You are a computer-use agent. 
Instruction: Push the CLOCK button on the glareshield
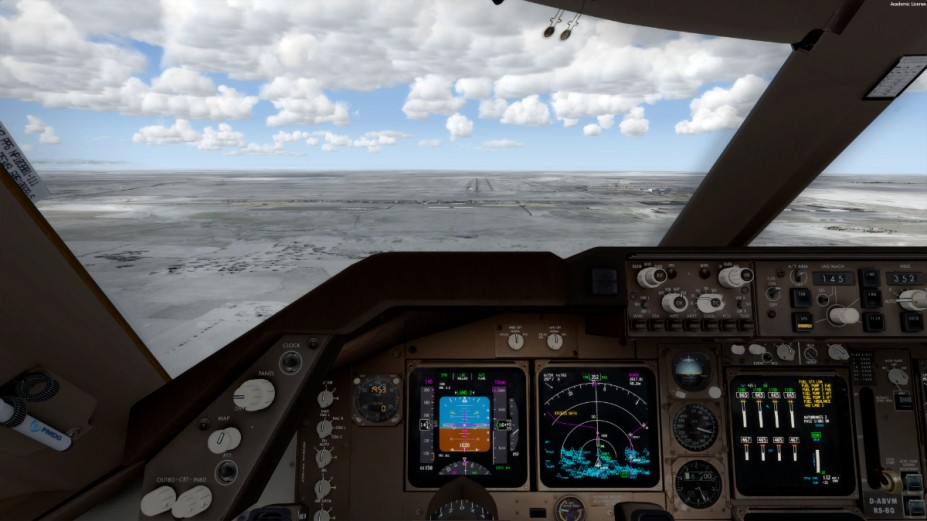[x=290, y=362]
